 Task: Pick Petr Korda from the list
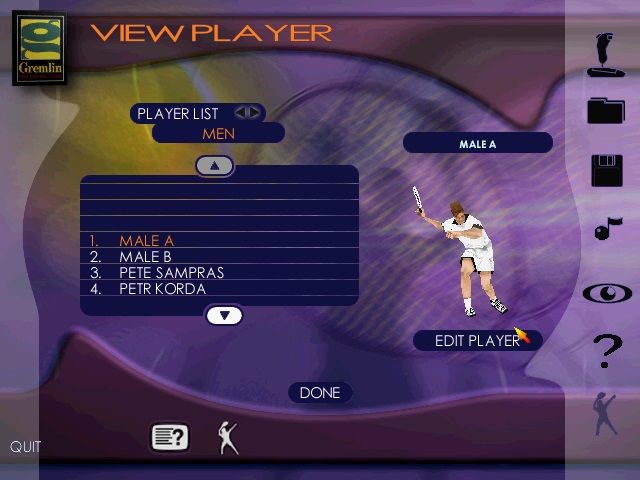tap(162, 289)
